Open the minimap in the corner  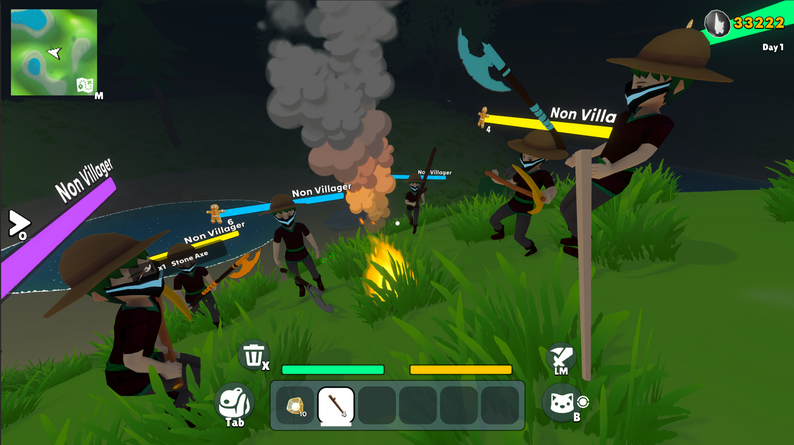point(53,52)
